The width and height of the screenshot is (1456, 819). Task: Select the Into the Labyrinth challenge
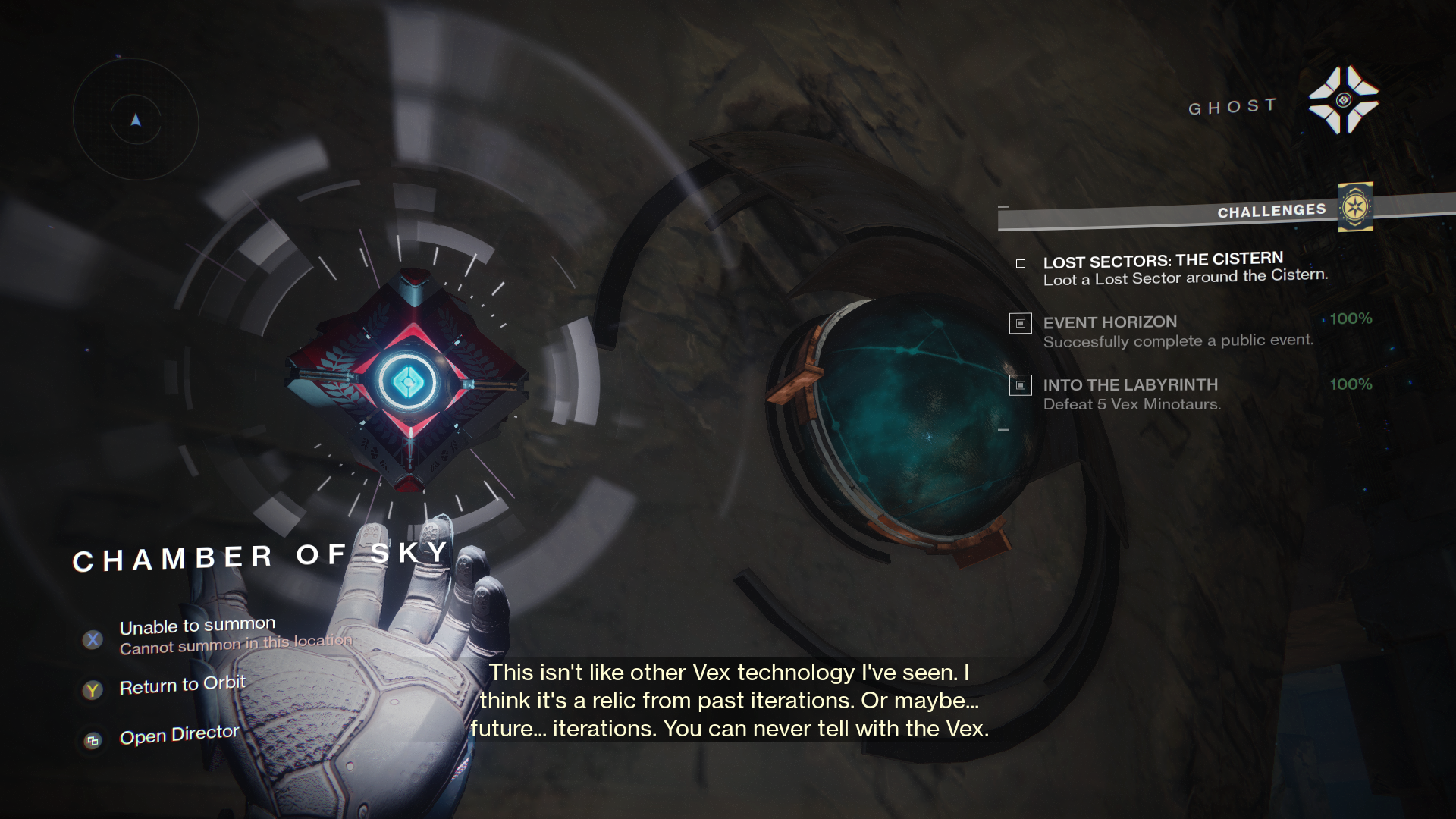pyautogui.click(x=1131, y=394)
